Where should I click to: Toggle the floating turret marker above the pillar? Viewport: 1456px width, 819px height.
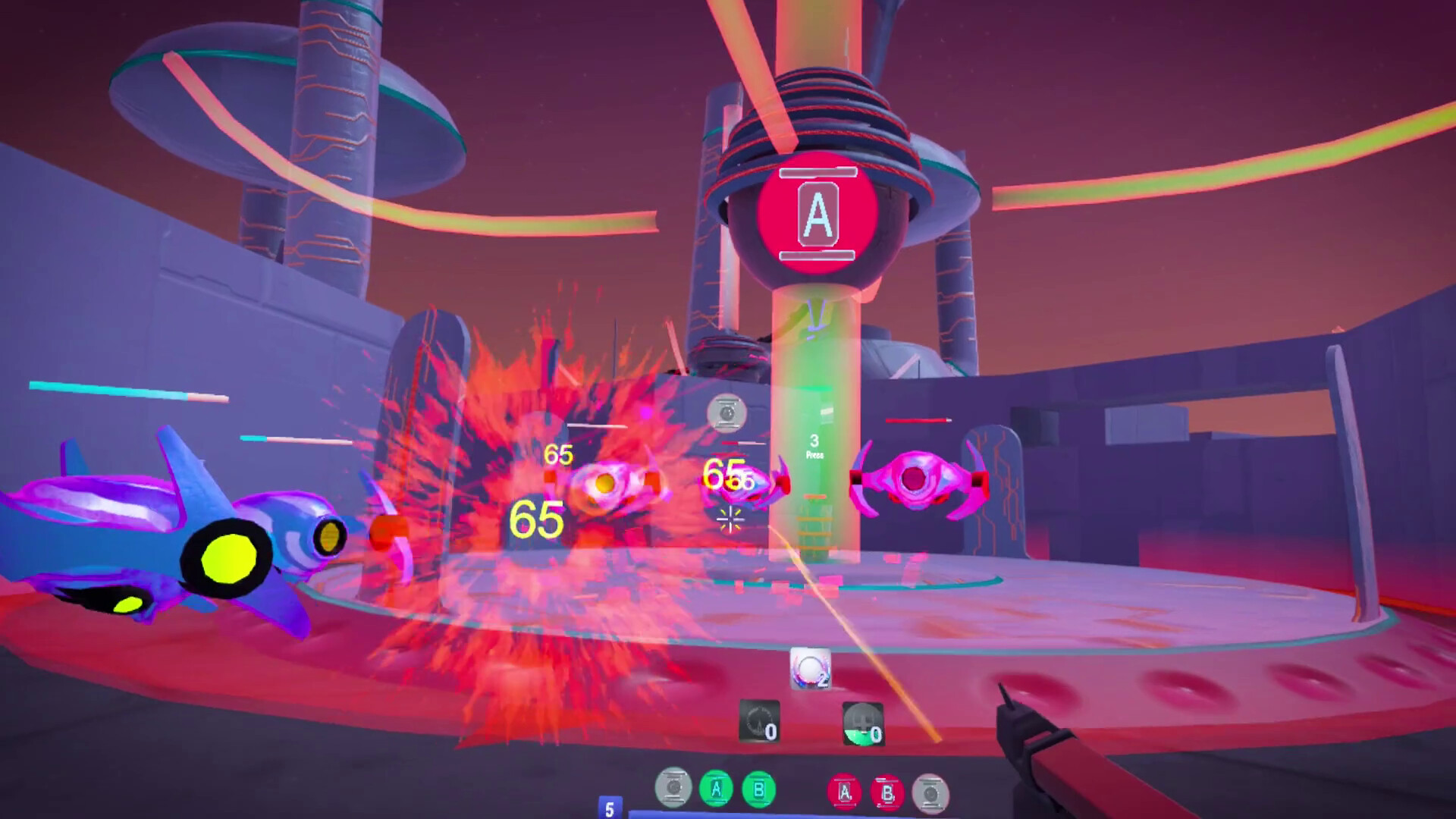pyautogui.click(x=726, y=413)
